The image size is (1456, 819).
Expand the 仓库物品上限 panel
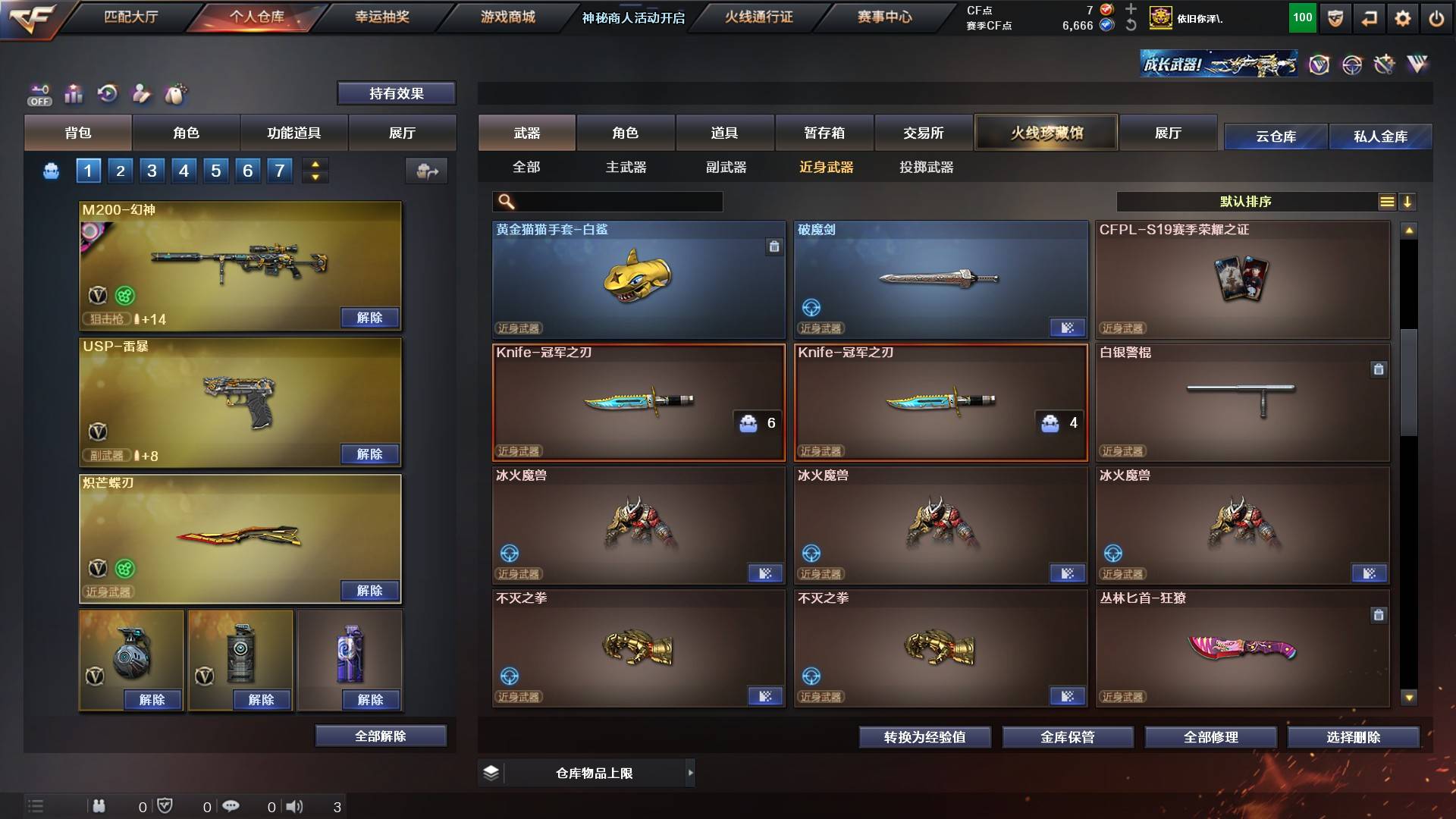point(691,773)
